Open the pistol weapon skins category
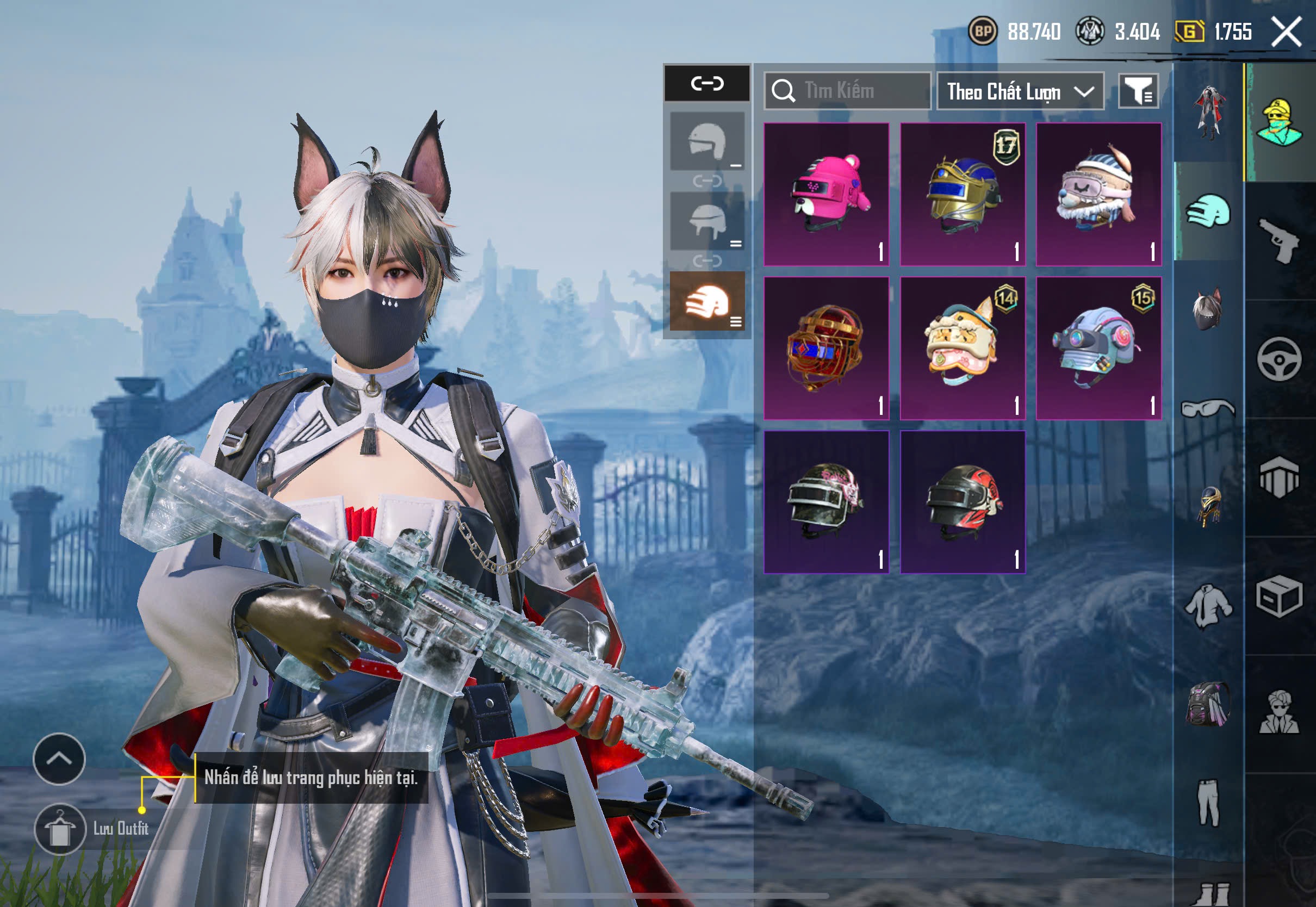 (x=1279, y=241)
